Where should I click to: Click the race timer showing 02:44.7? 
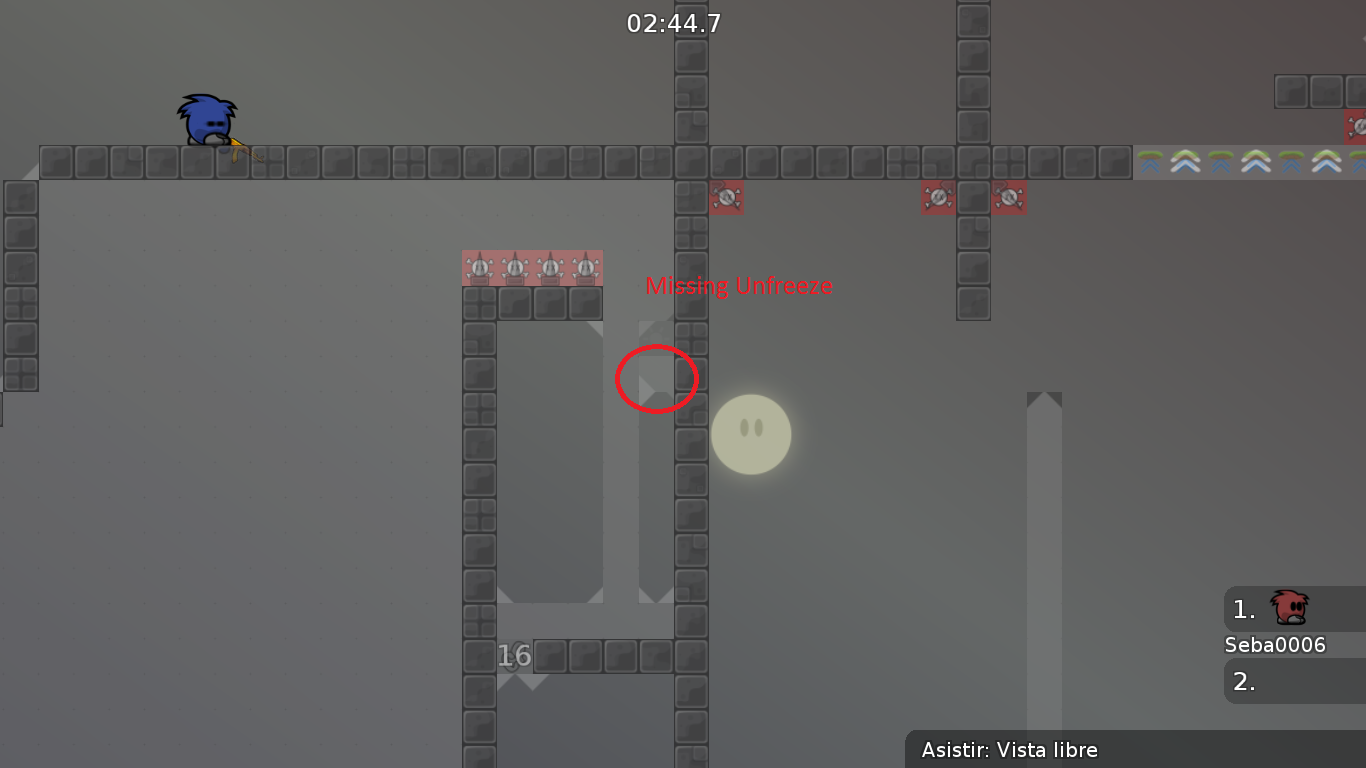pos(671,23)
